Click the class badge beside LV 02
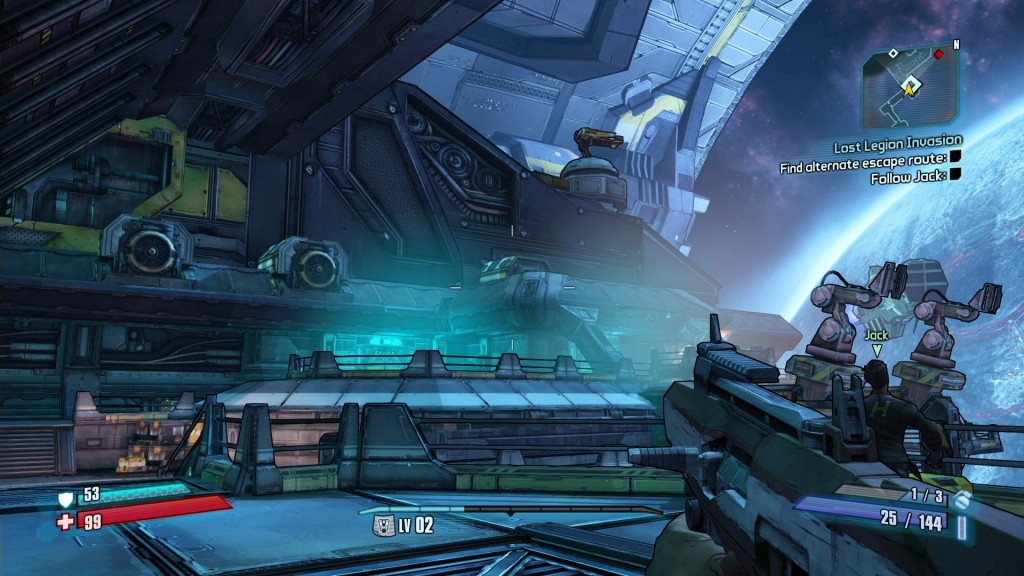The height and width of the screenshot is (576, 1024). (381, 524)
